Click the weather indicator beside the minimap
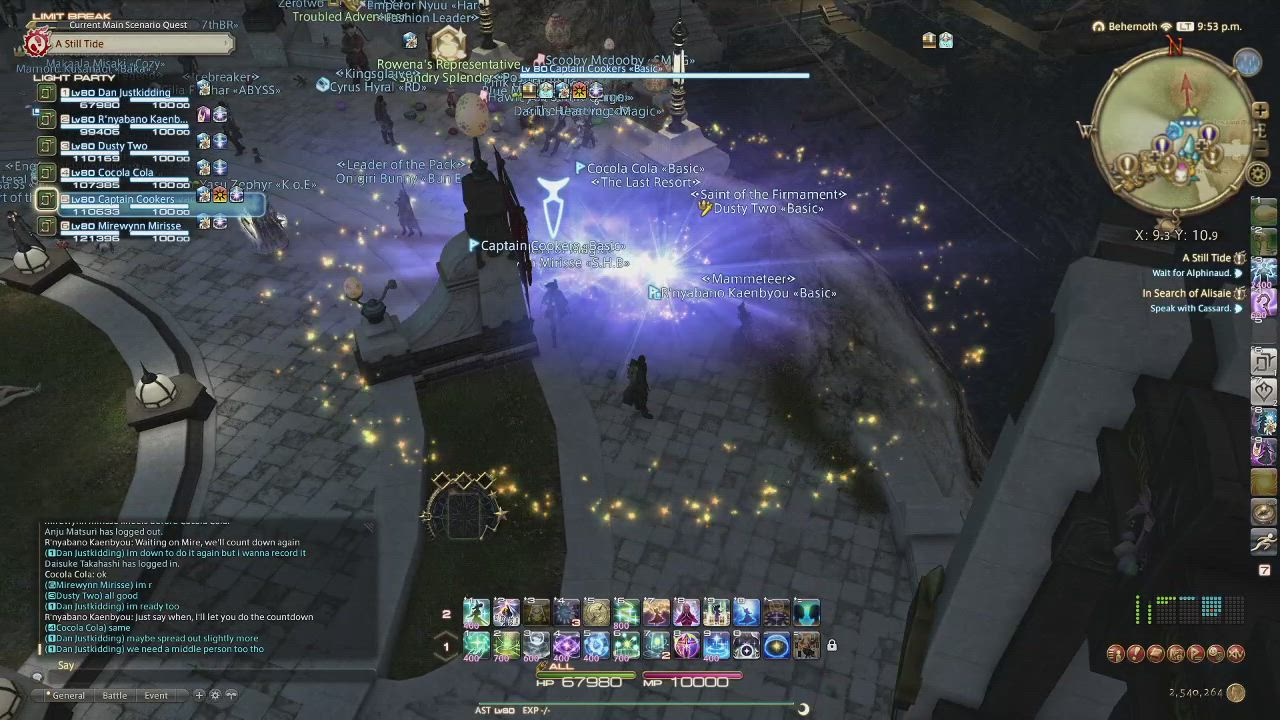The image size is (1280, 720). (1247, 63)
